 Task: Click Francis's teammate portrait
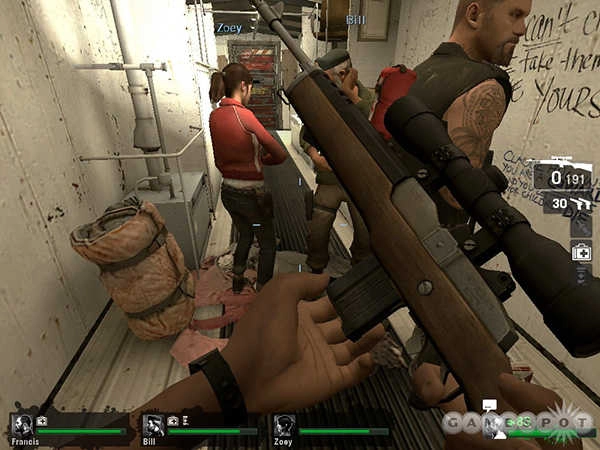point(22,424)
